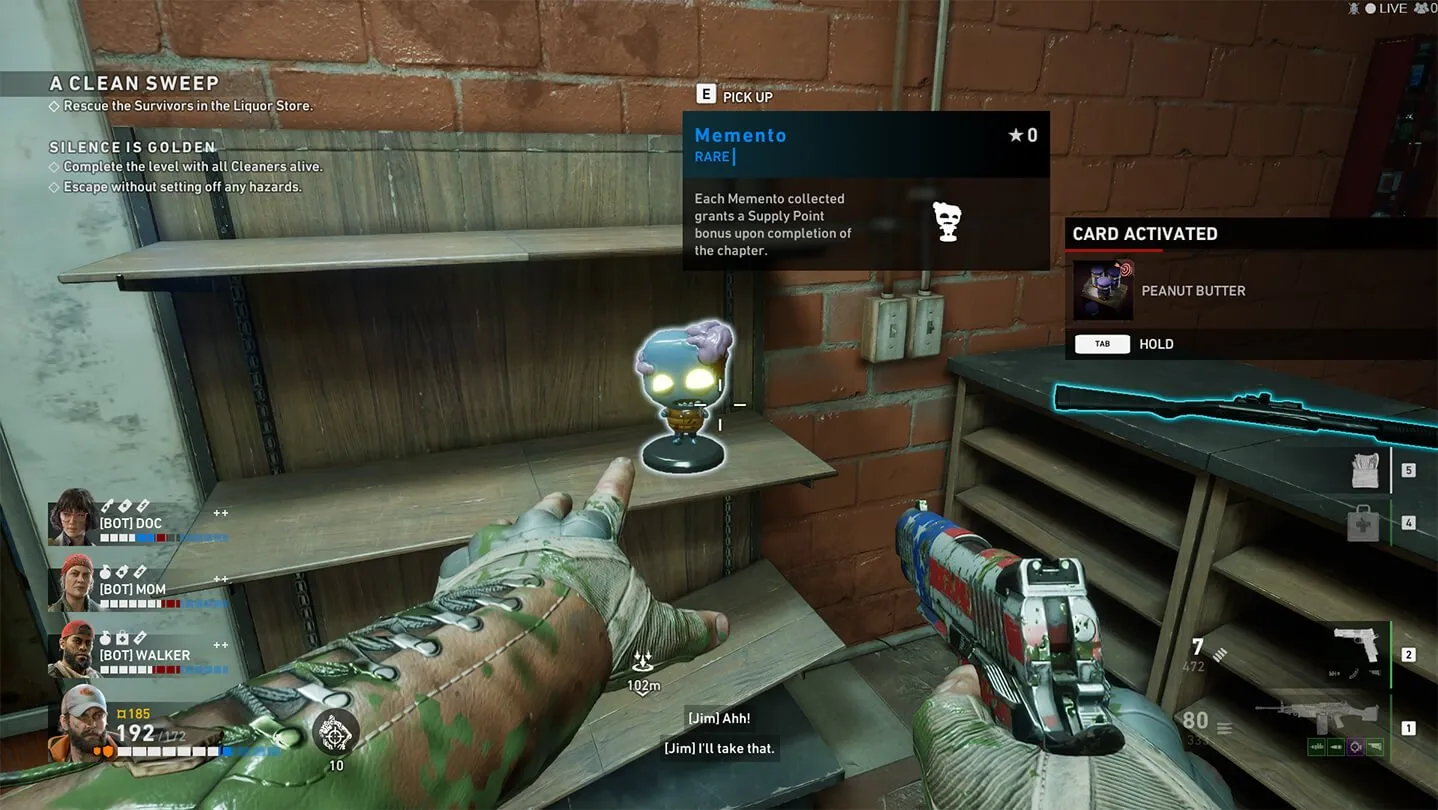The height and width of the screenshot is (810, 1438).
Task: Open the A Clean Sweep objective
Action: point(135,84)
